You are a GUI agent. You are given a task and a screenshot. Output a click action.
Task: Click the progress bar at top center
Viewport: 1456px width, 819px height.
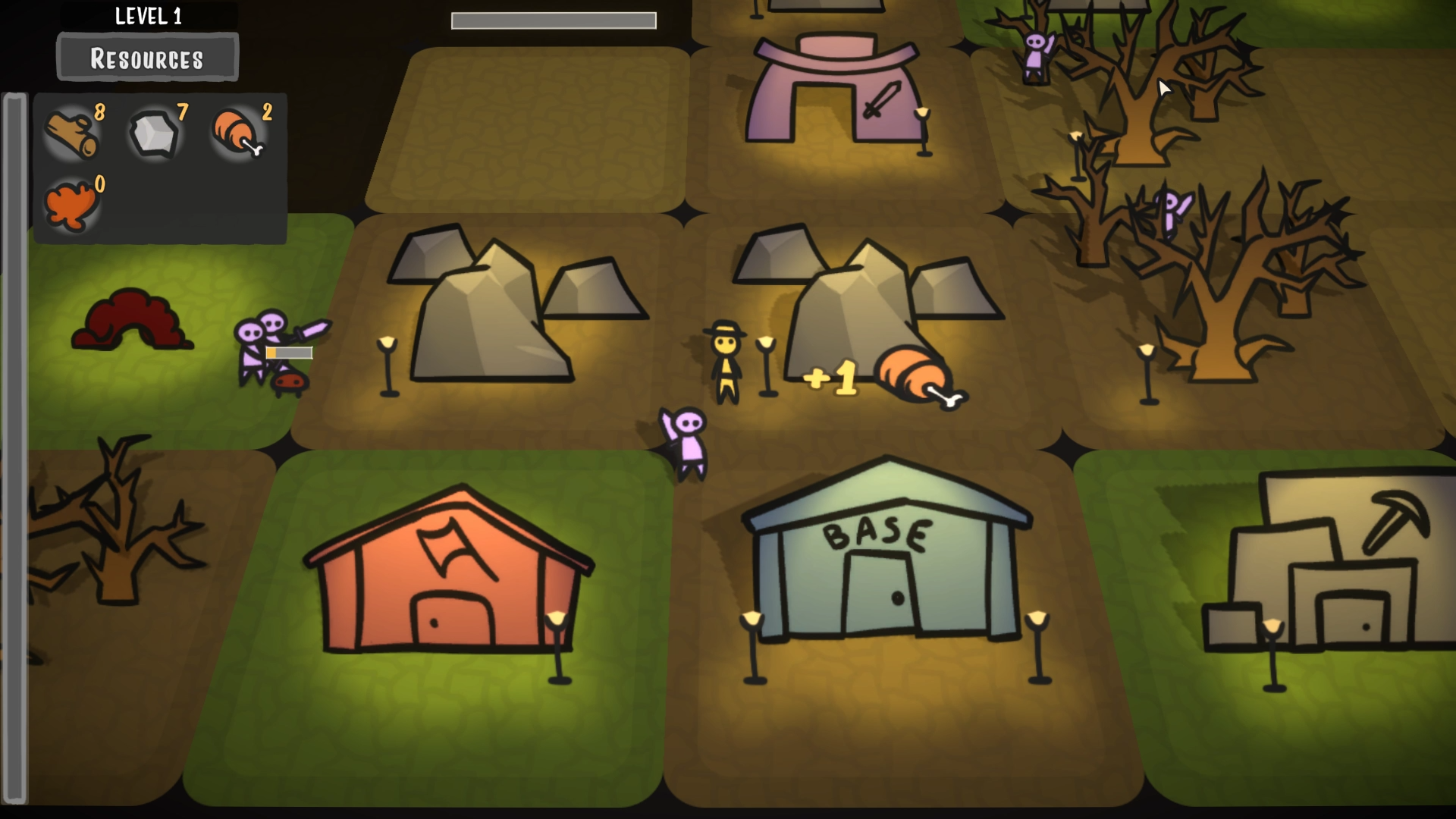554,20
